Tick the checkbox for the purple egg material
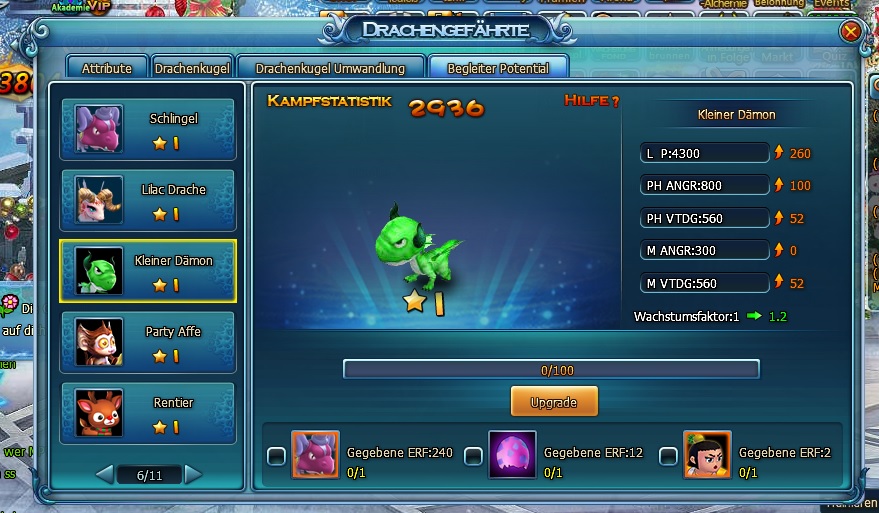Screen dimensions: 879x513 [473, 456]
